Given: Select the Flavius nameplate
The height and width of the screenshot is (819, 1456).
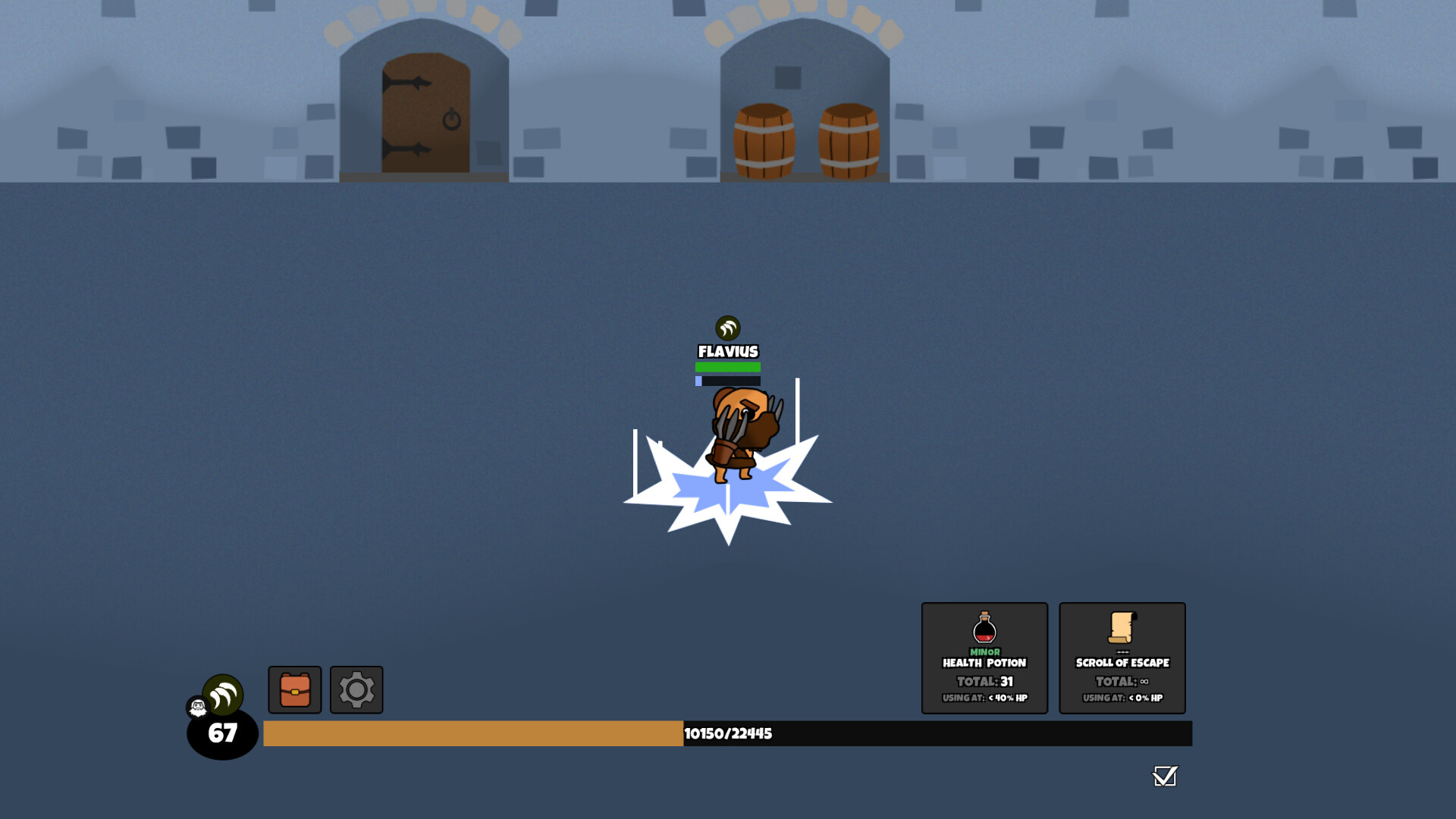Looking at the screenshot, I should pos(728,350).
